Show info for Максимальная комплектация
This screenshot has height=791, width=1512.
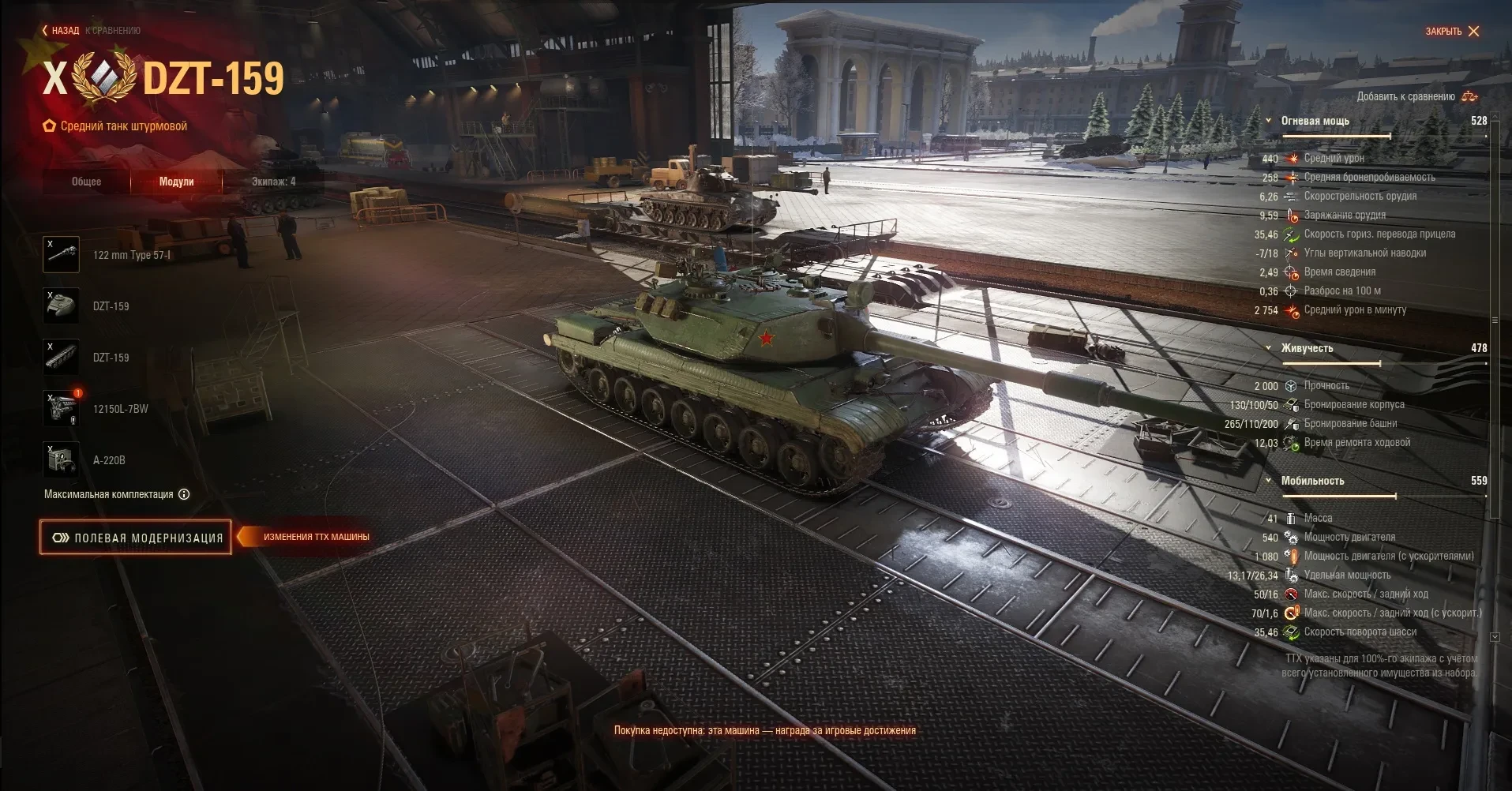point(184,495)
